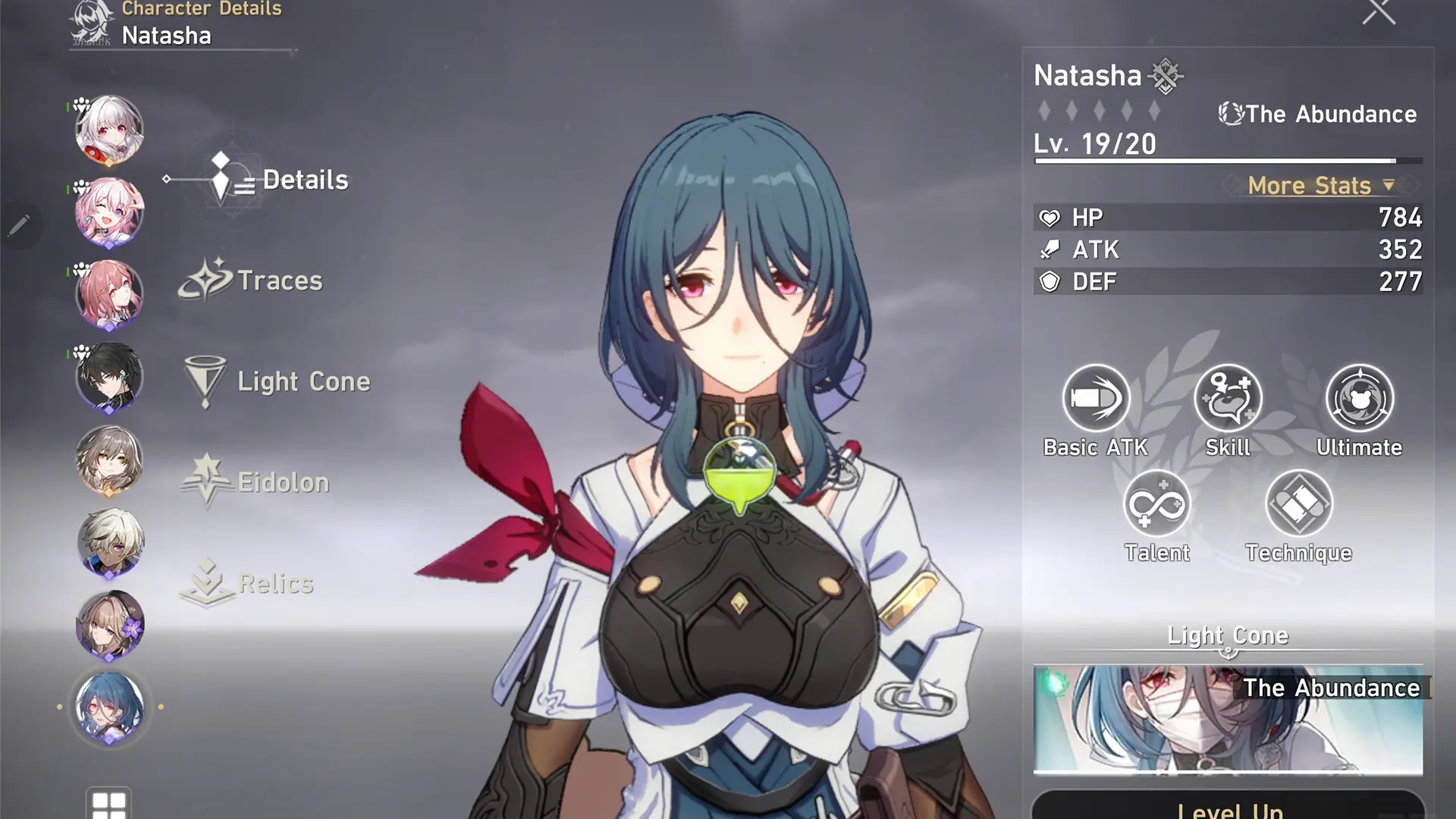1456x819 pixels.
Task: Select the pencil edit icon on the left edge
Action: [17, 224]
